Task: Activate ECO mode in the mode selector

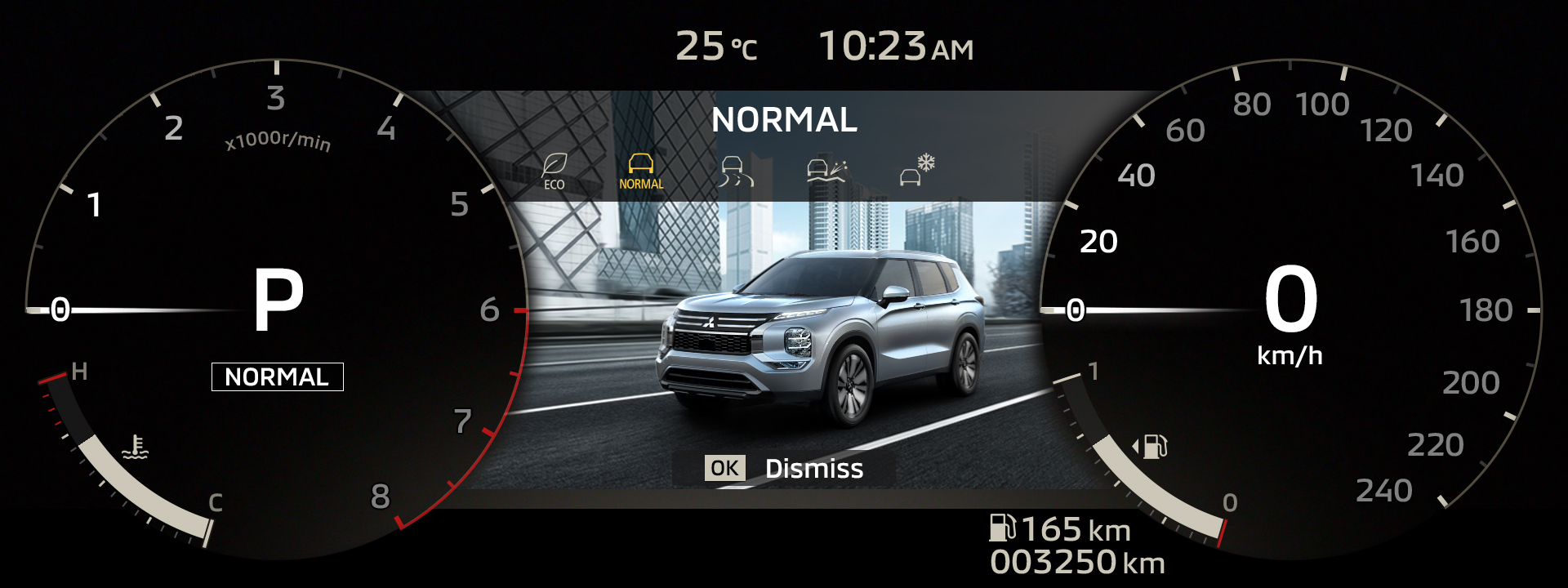Action: pos(555,169)
